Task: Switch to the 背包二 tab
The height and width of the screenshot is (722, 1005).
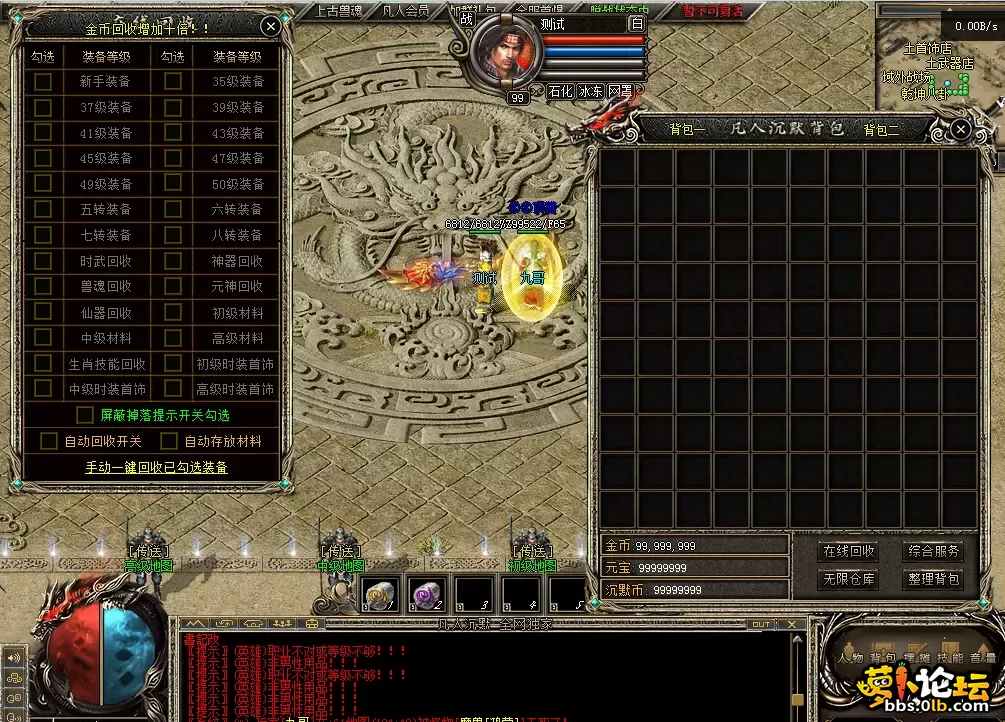Action: (882, 129)
